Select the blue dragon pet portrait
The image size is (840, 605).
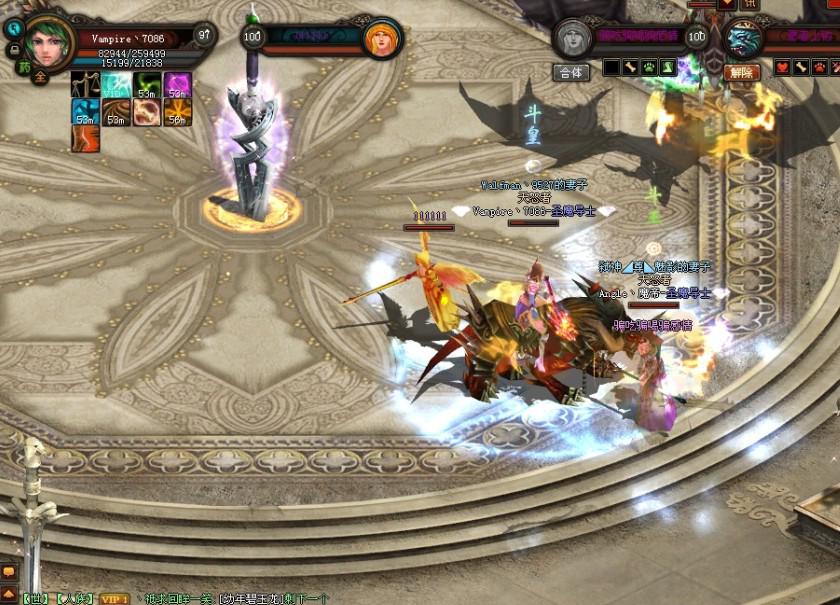(743, 40)
